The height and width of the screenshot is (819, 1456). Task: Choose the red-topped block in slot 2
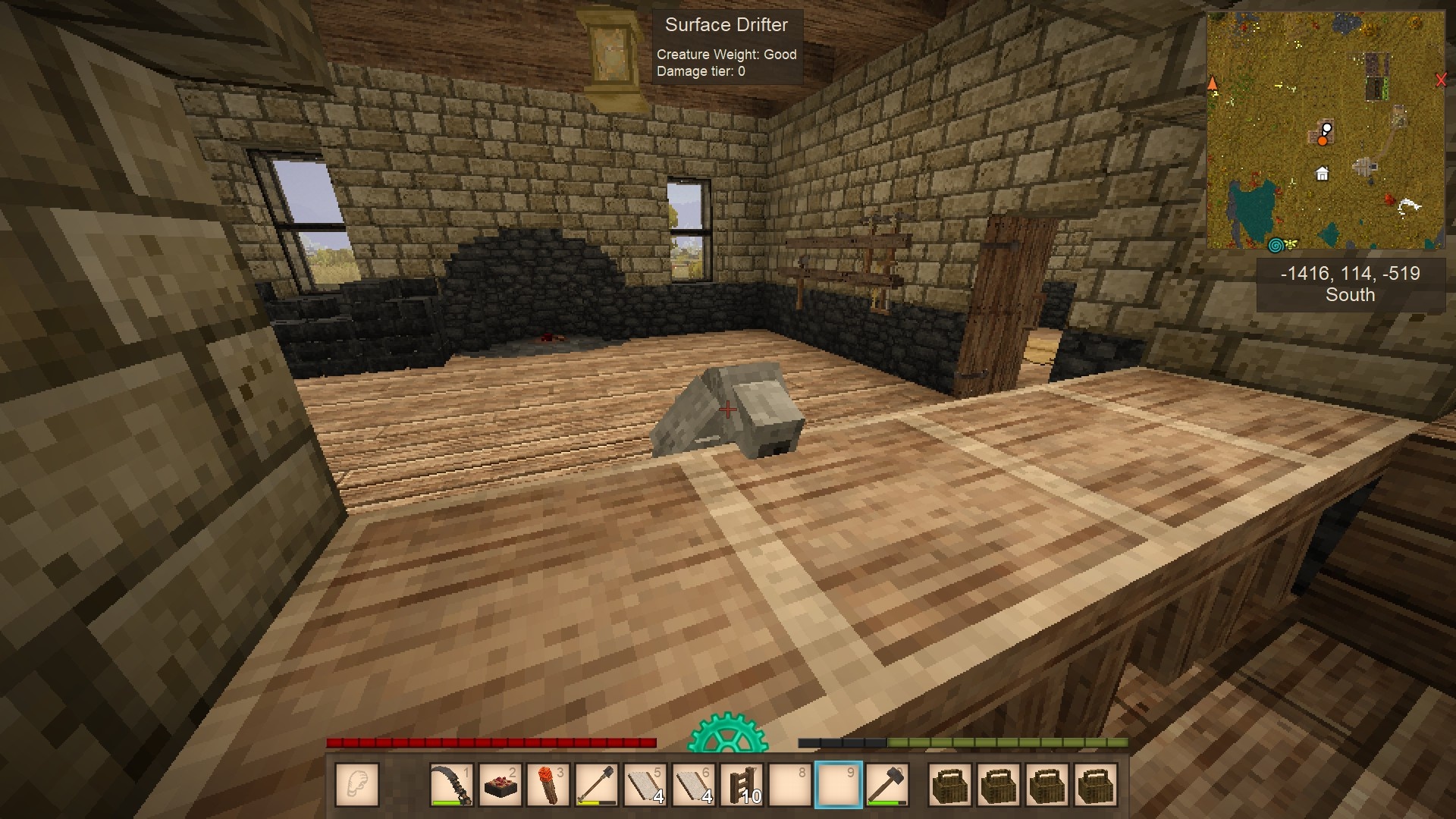click(500, 784)
